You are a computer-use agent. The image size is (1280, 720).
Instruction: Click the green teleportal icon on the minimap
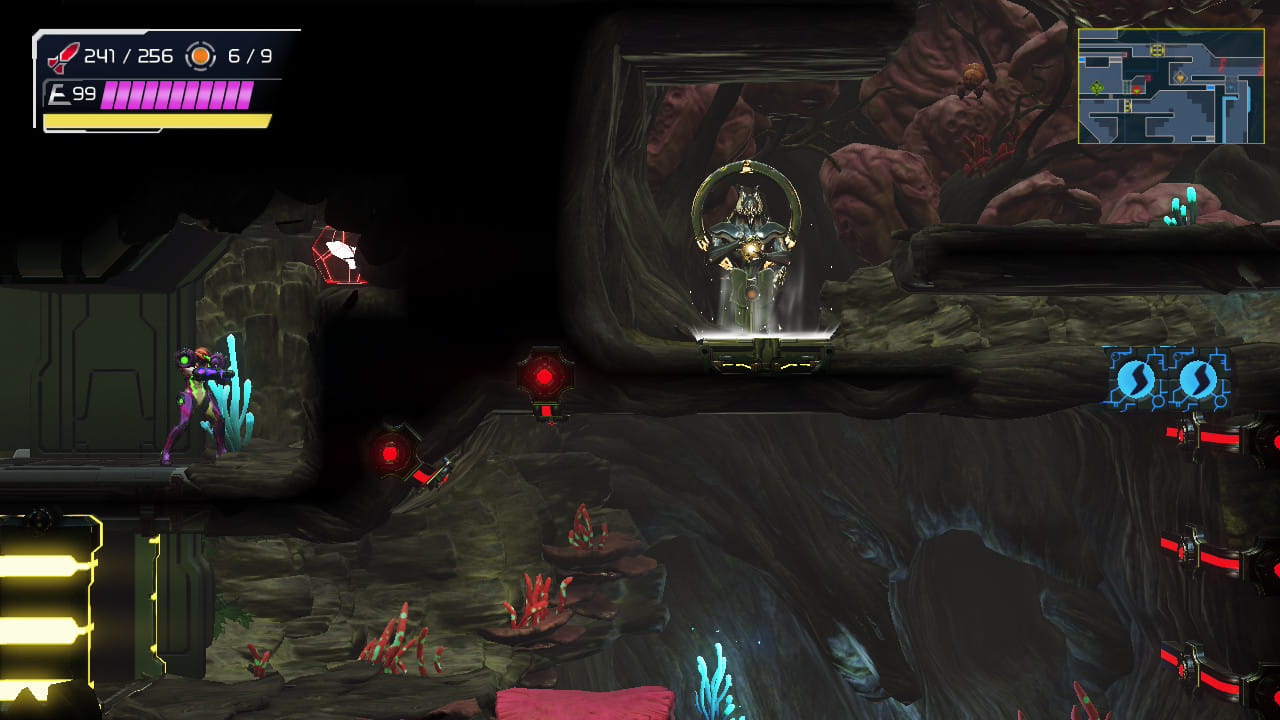coord(1097,88)
